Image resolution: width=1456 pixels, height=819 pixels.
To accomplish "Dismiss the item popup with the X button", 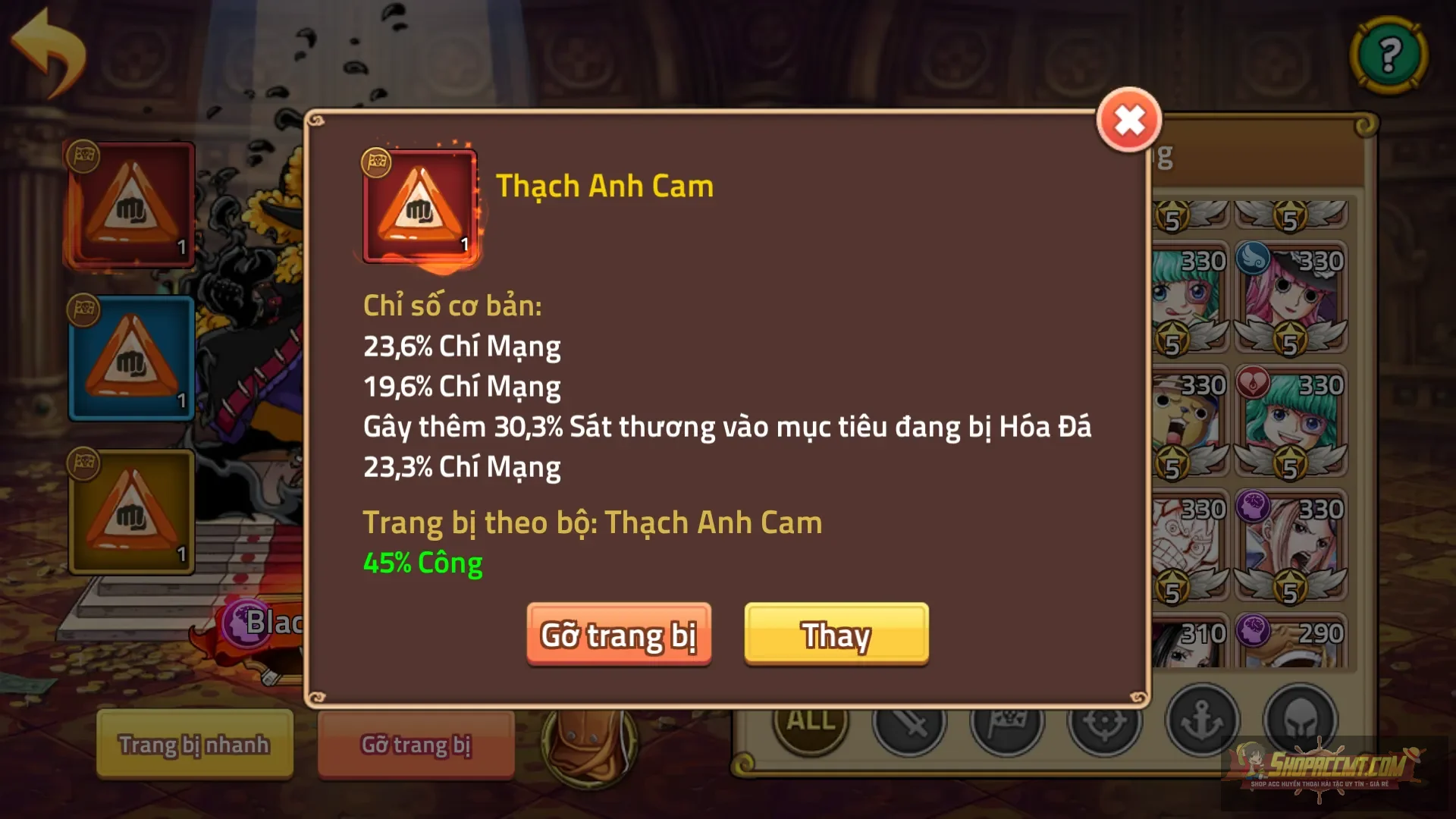I will (1128, 120).
